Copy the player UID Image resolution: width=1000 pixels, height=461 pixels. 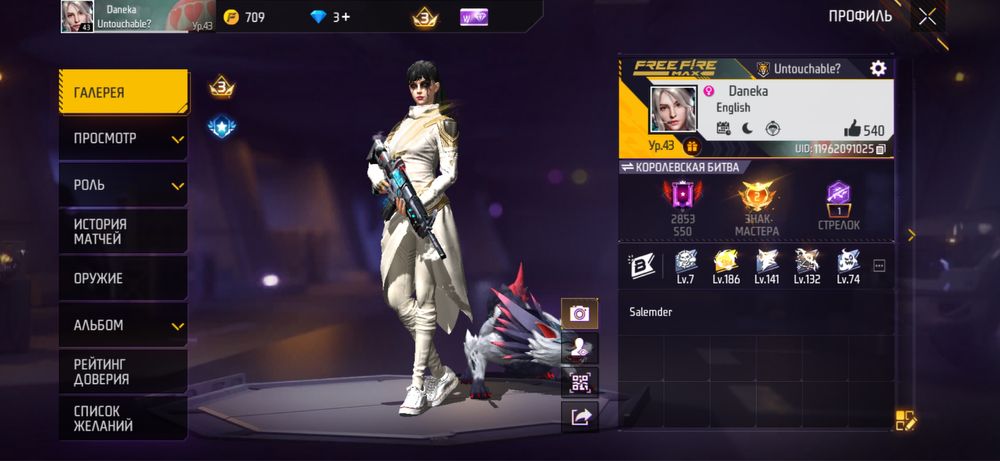tap(881, 149)
